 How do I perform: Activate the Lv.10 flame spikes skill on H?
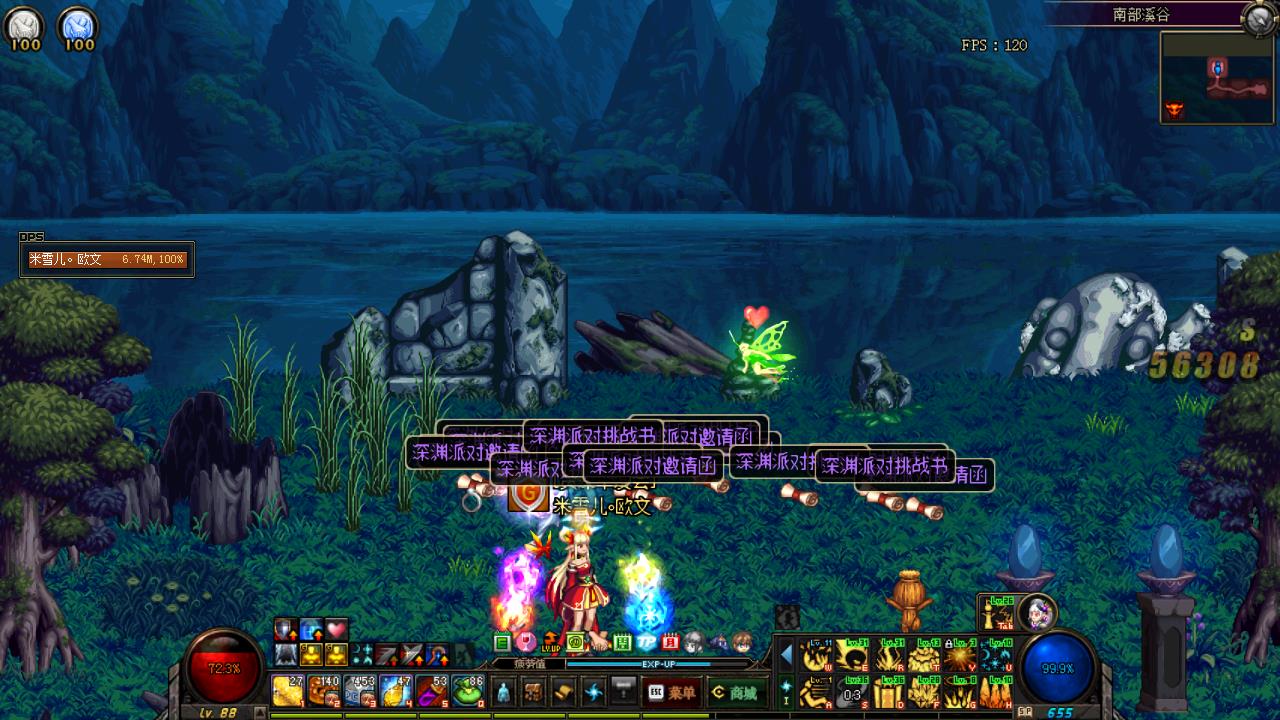(996, 692)
